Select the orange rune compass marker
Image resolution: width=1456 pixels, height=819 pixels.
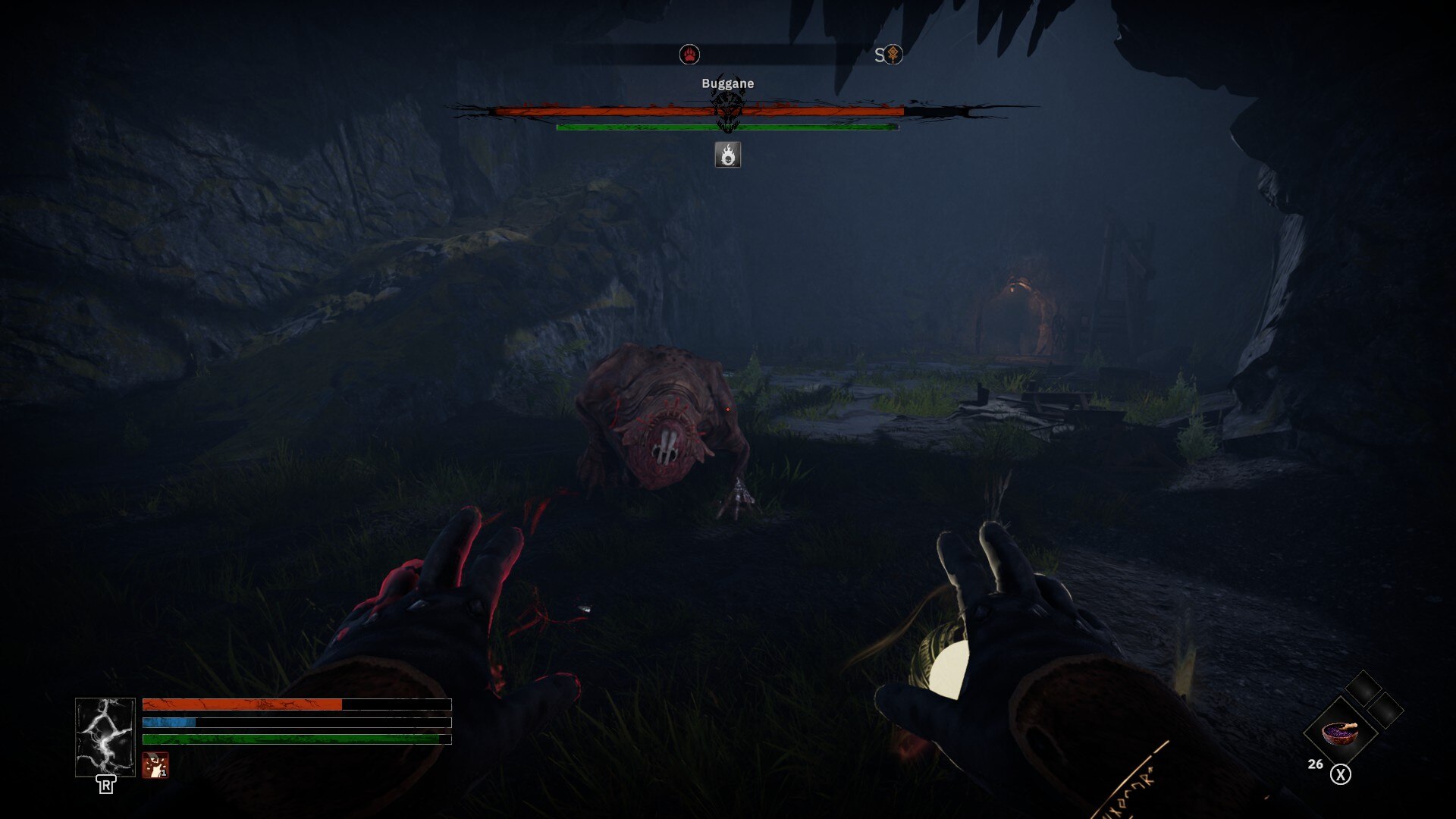coord(894,55)
